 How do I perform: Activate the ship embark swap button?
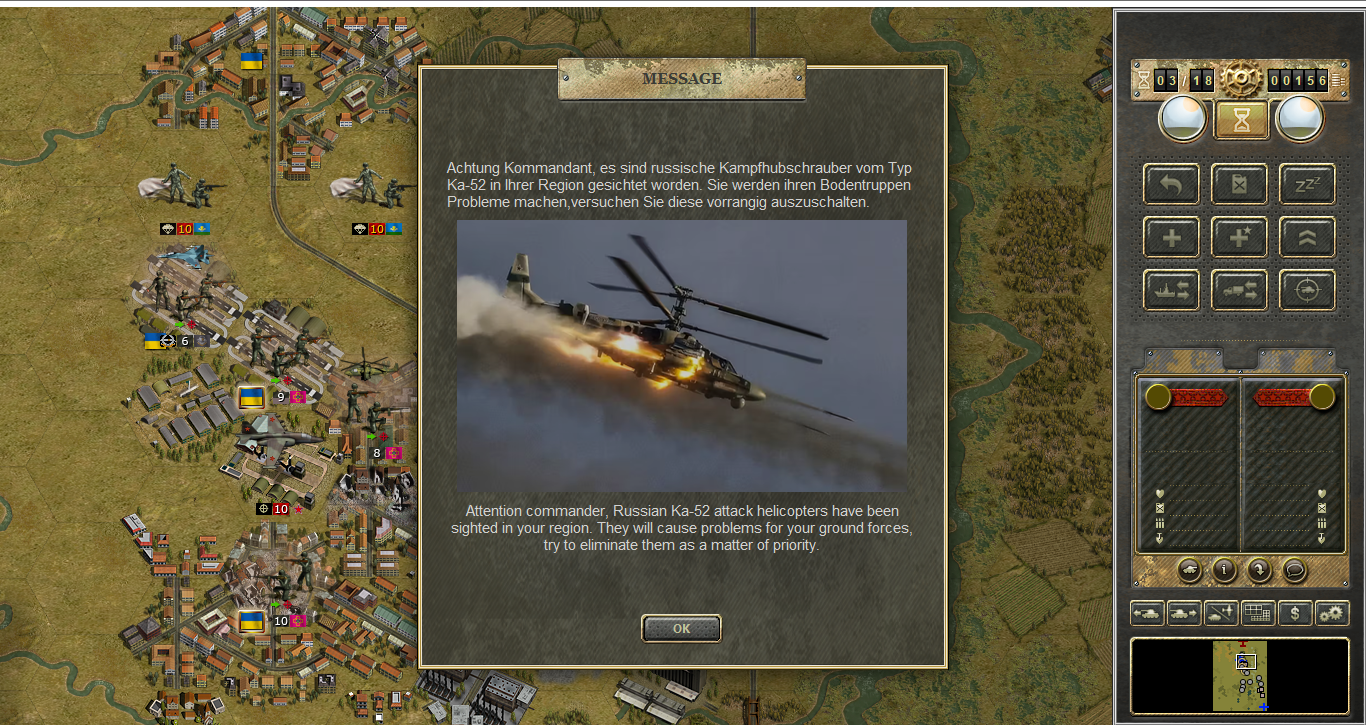[x=1172, y=290]
